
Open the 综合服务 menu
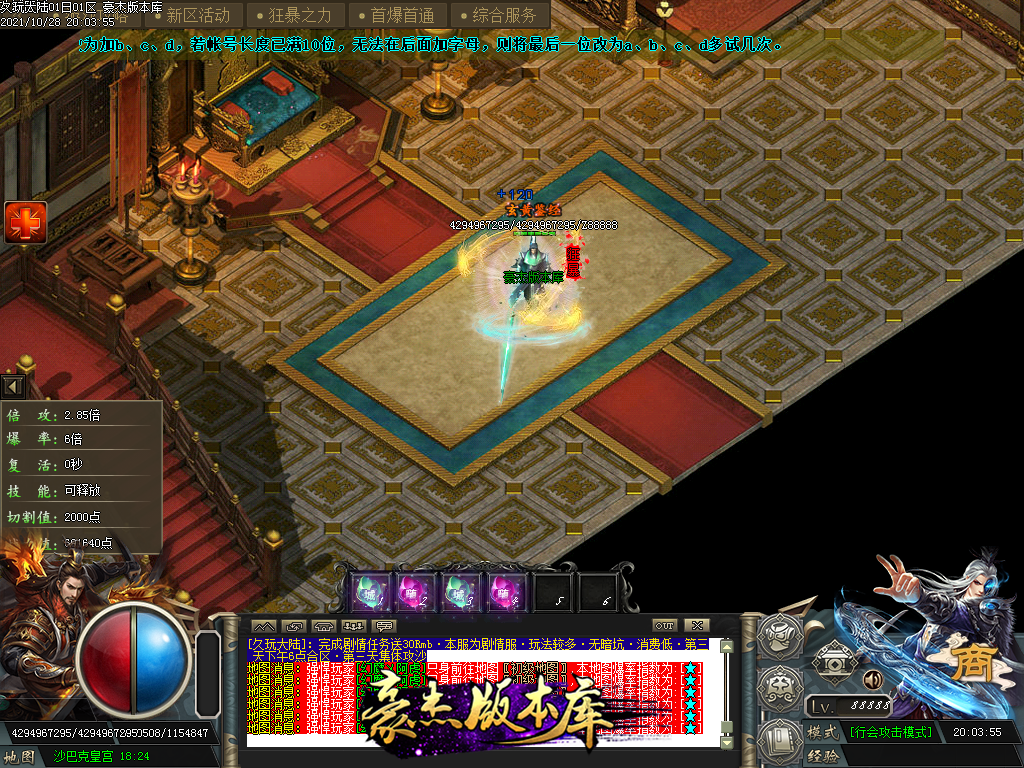(x=500, y=15)
